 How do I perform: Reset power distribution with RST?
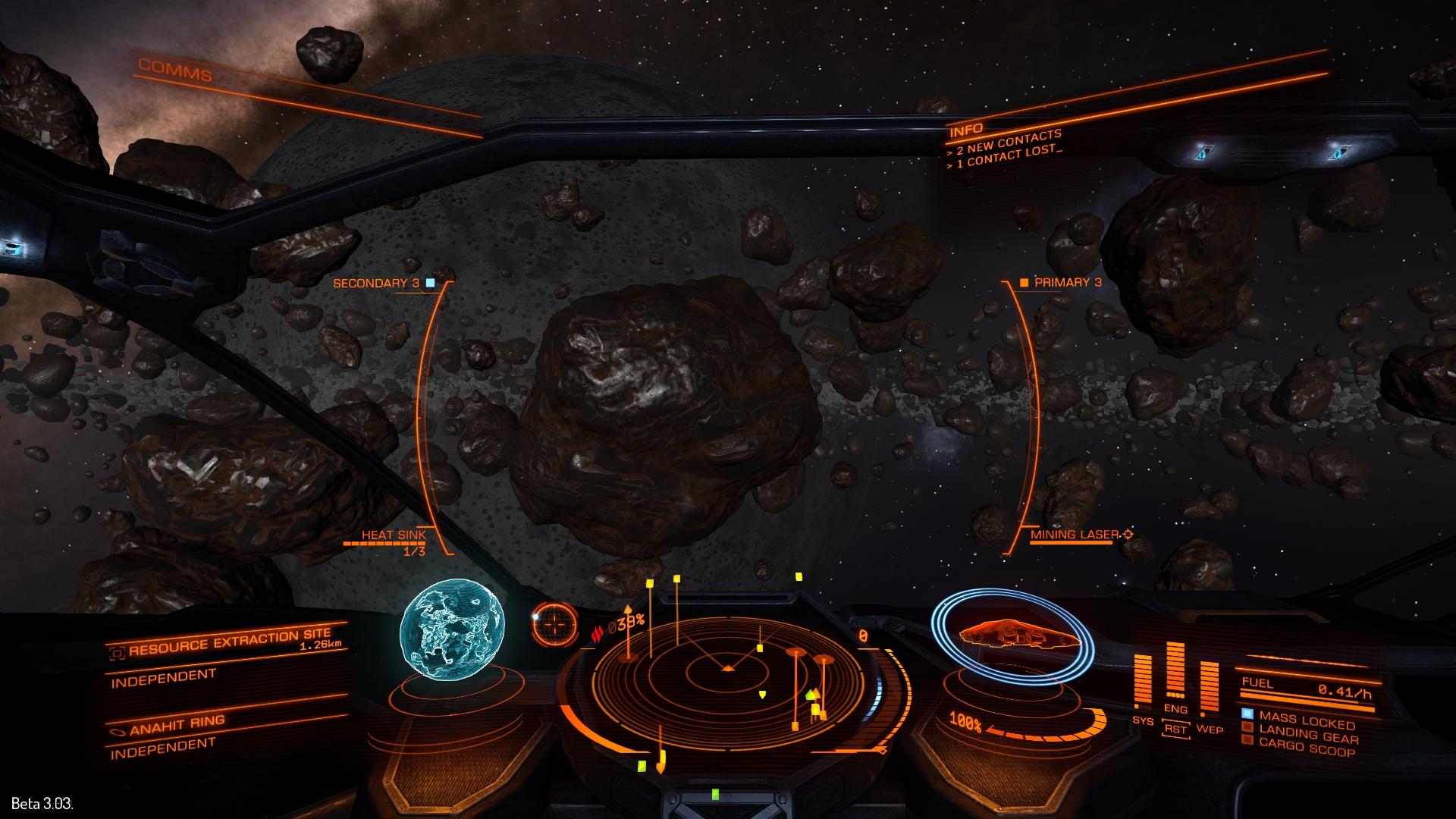point(1175,729)
